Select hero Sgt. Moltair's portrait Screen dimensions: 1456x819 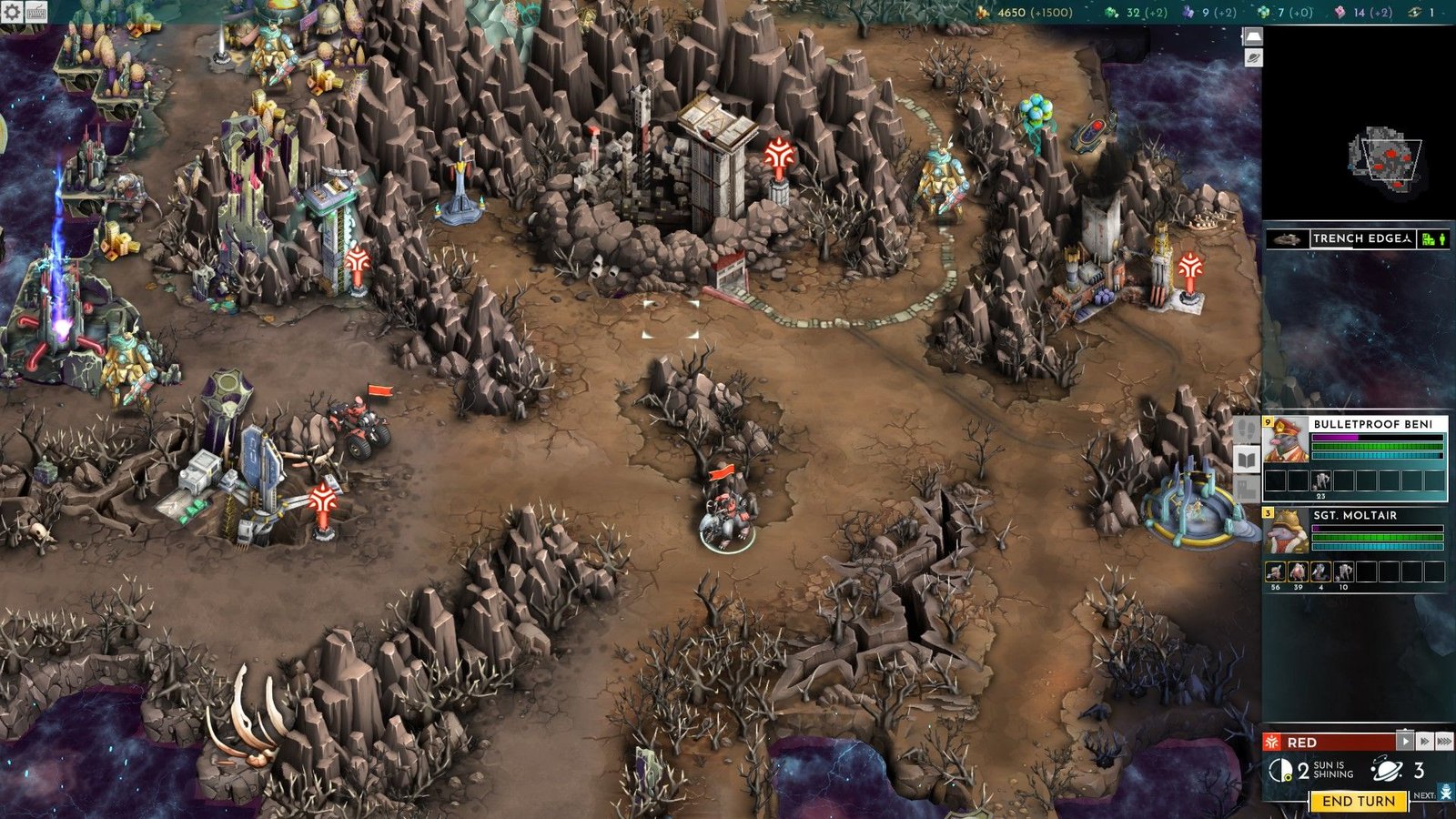1287,531
